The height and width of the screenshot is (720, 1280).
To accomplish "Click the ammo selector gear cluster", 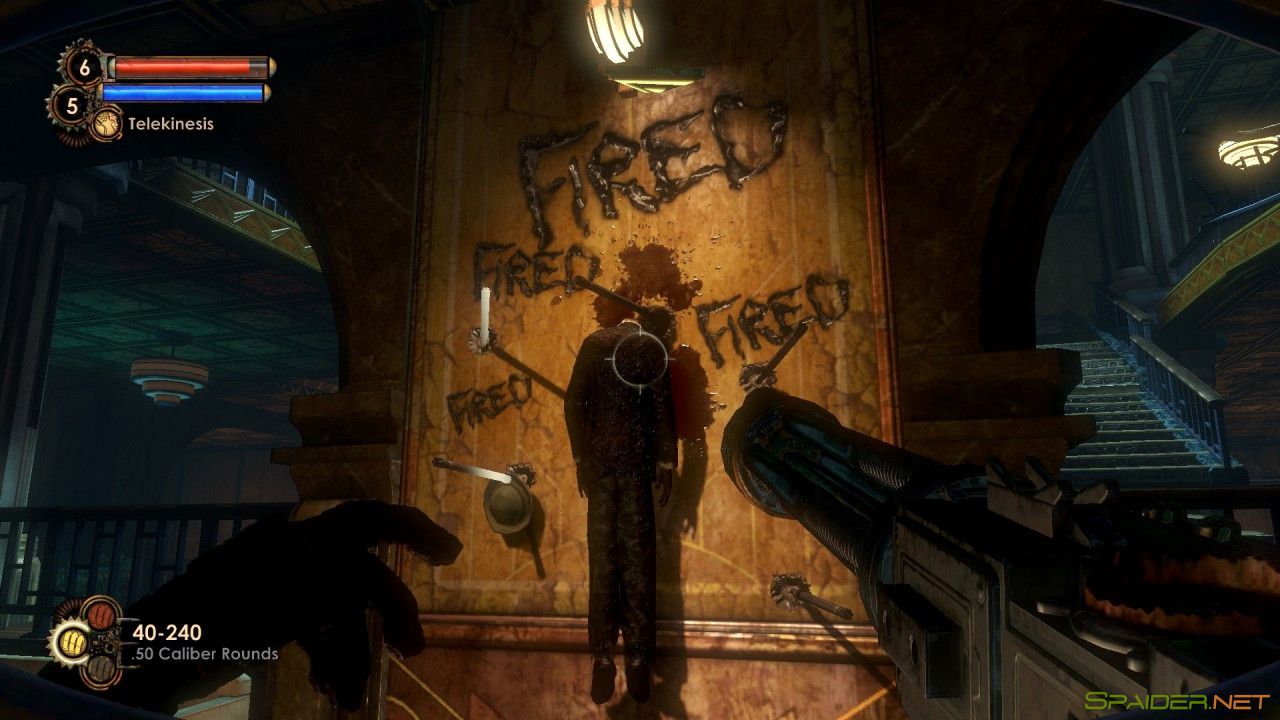I will (103, 644).
